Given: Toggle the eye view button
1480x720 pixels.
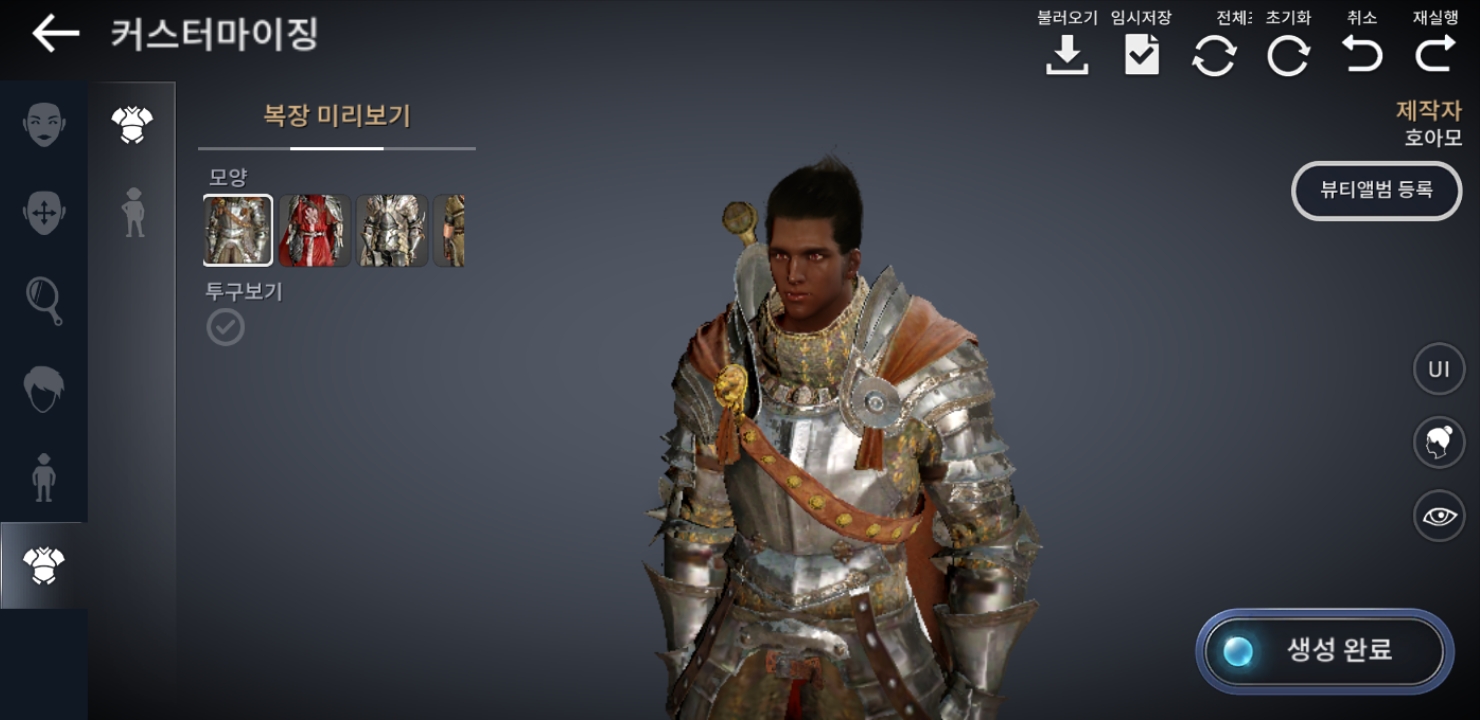Looking at the screenshot, I should 1438,516.
